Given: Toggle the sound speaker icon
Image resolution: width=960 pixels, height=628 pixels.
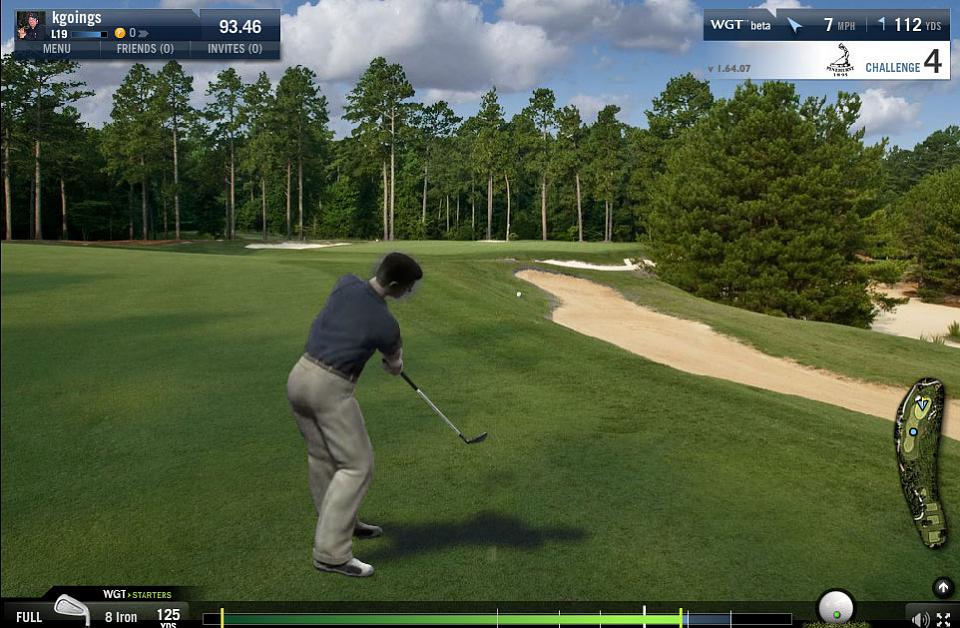Looking at the screenshot, I should (x=920, y=619).
